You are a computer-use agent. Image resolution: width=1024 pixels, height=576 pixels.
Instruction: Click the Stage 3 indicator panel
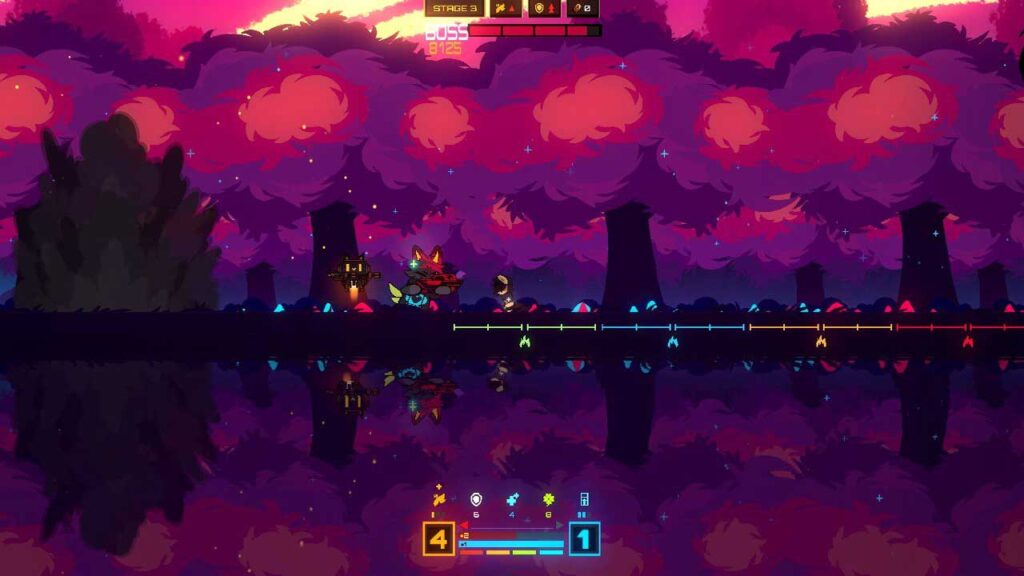pos(455,9)
